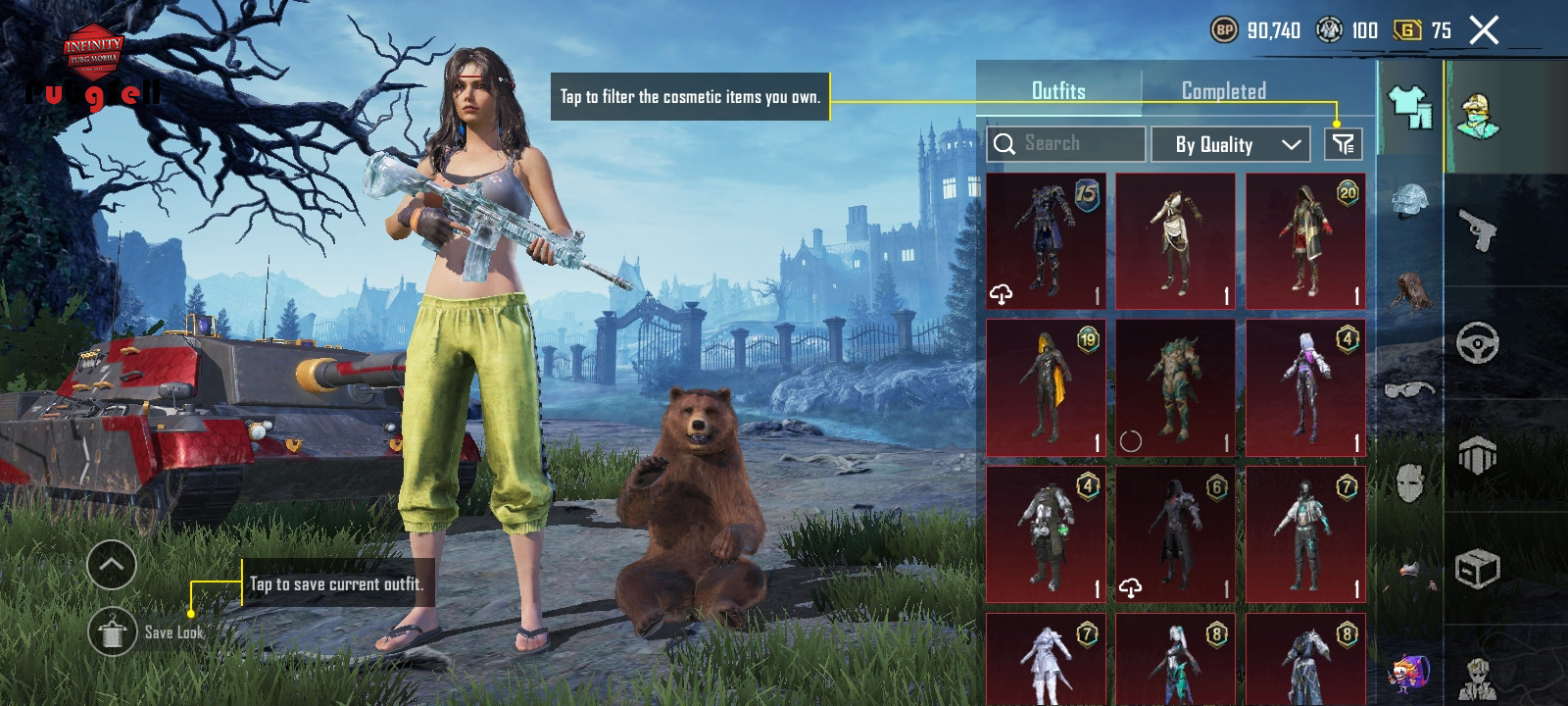Close the inventory with the X button
Image resolution: width=1568 pixels, height=706 pixels.
click(1484, 30)
